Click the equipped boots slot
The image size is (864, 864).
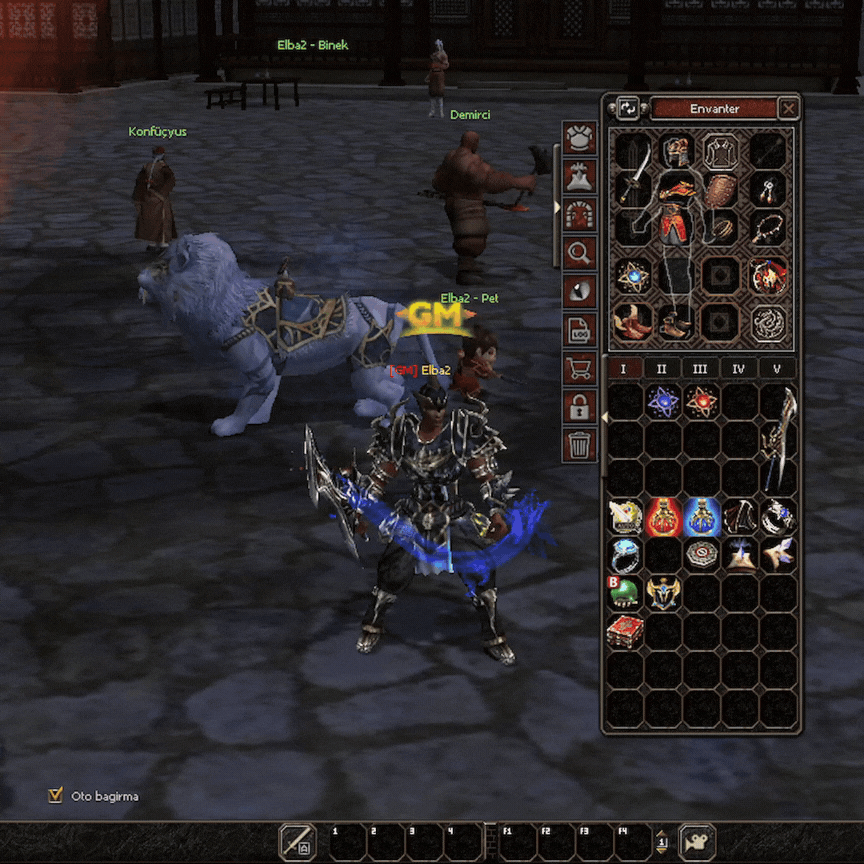(x=632, y=322)
